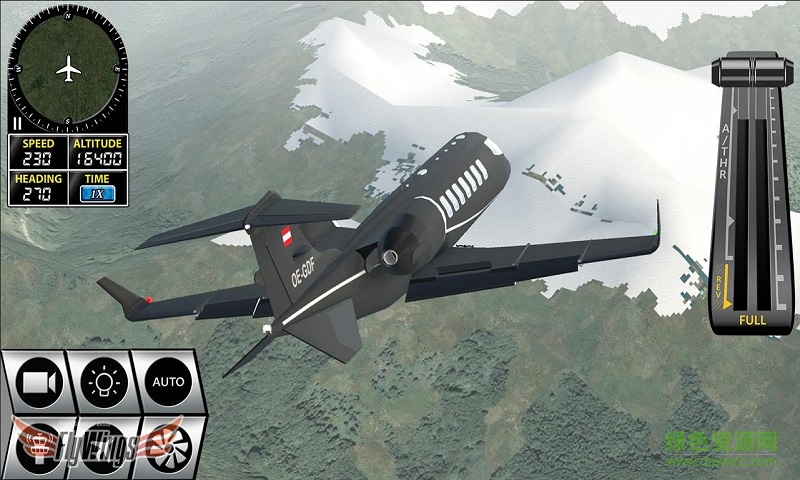Enable the AUTO autopilot button
Image resolution: width=800 pixels, height=480 pixels.
(167, 381)
